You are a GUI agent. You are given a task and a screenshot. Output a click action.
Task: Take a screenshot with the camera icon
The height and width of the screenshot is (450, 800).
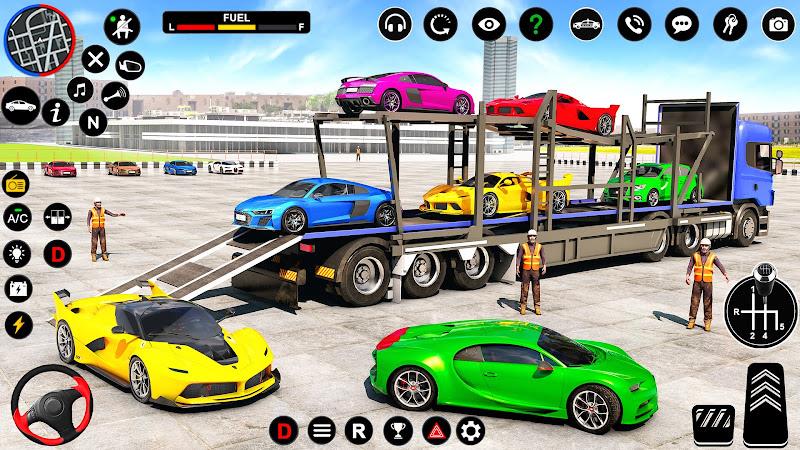tap(777, 22)
